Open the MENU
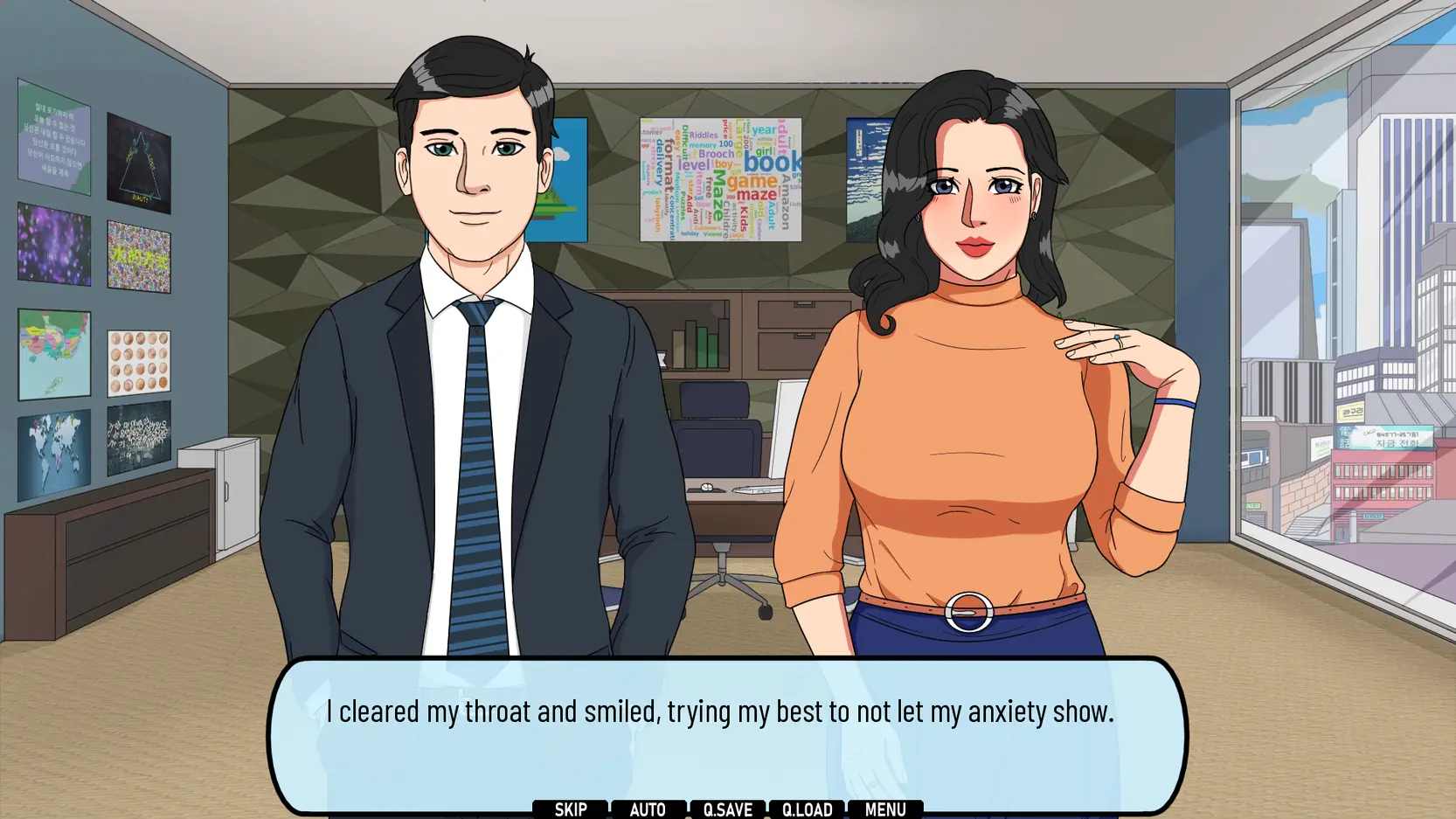Image resolution: width=1456 pixels, height=819 pixels. pos(884,809)
